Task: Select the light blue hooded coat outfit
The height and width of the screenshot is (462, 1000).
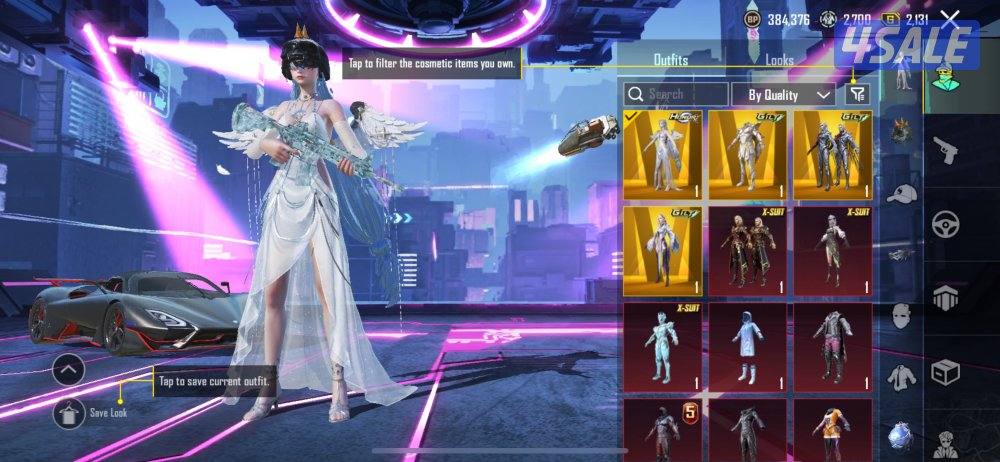Action: coord(748,345)
